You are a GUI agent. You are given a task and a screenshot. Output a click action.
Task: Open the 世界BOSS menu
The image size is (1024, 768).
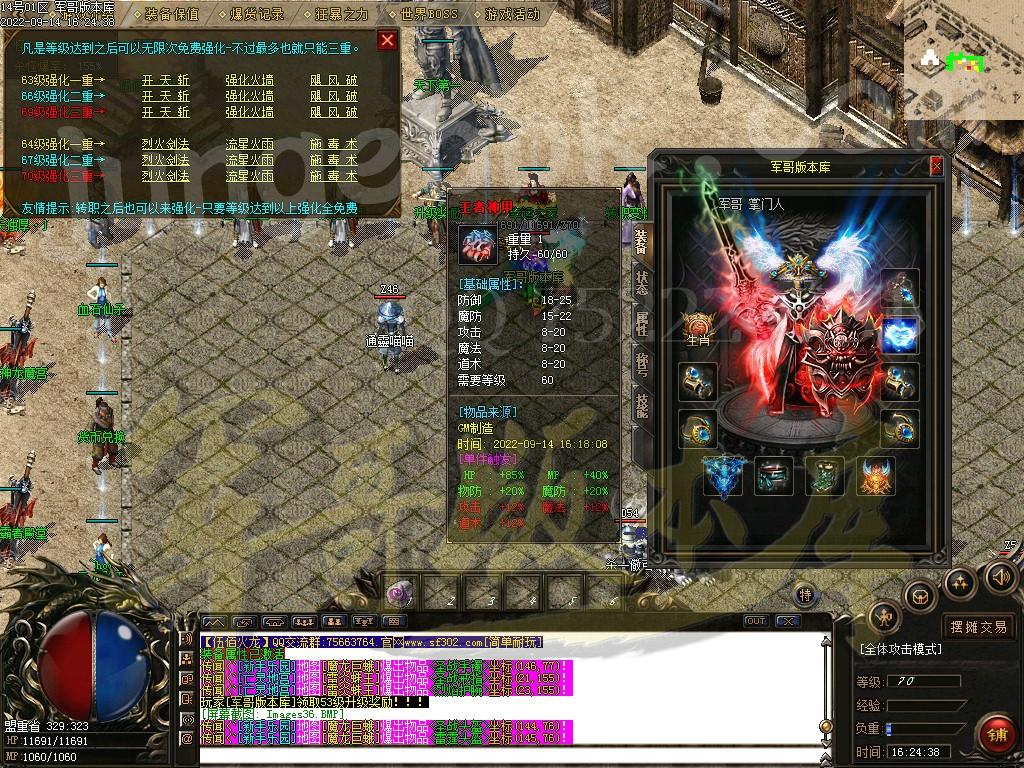[x=427, y=15]
